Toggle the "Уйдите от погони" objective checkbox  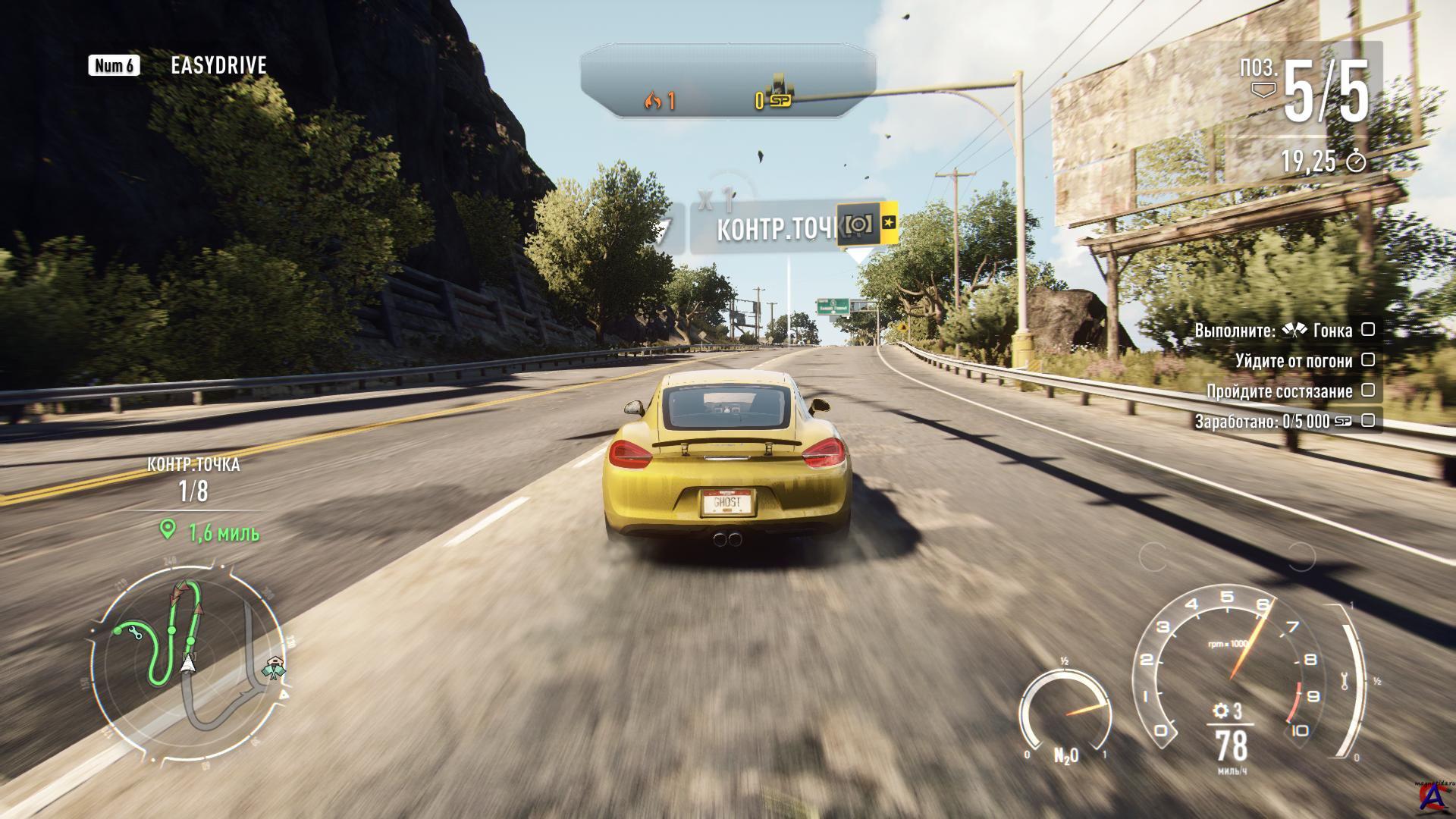(1368, 360)
